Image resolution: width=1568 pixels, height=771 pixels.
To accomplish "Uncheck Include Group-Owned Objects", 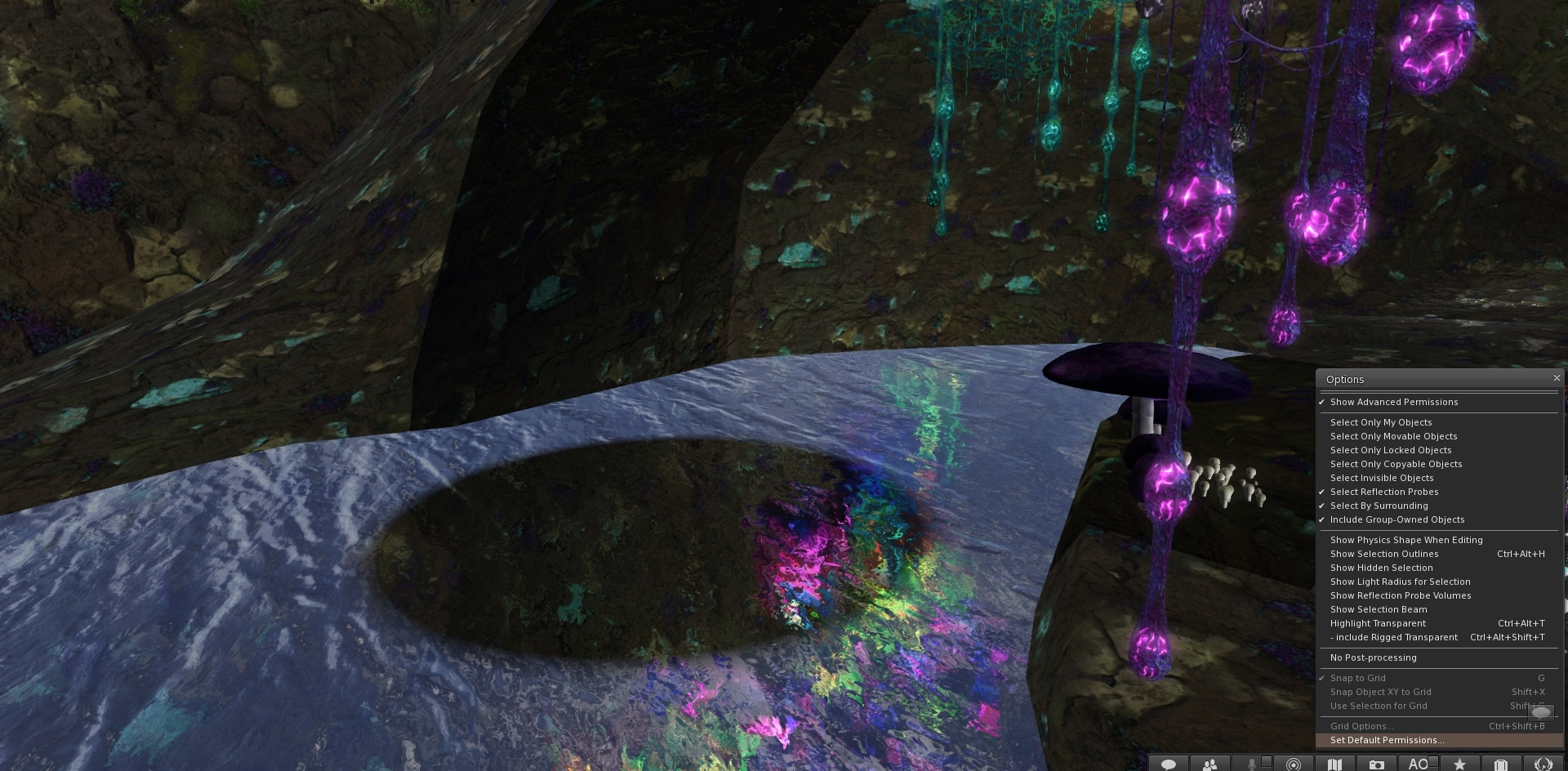I will point(1396,519).
